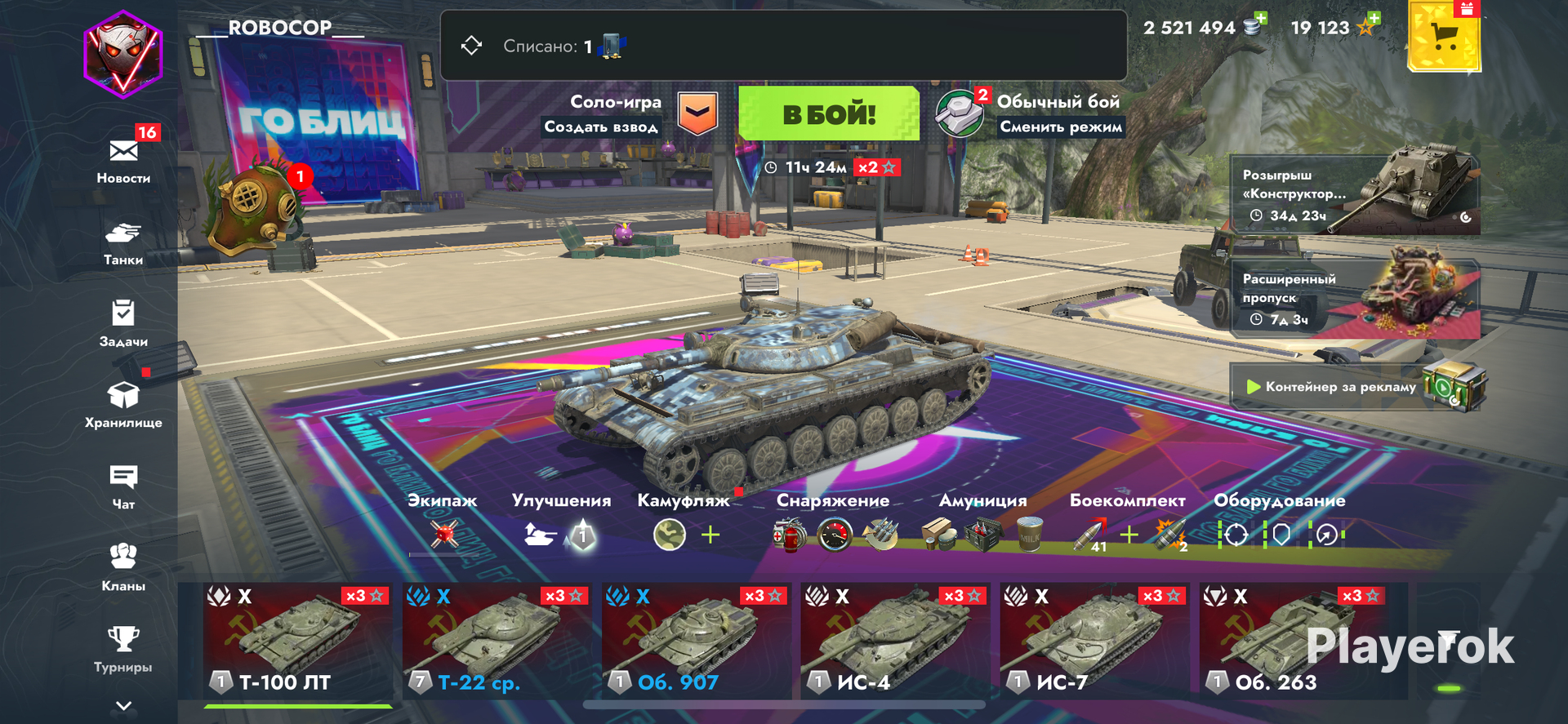Viewport: 1568px width, 724px height.
Task: Start the battle with the В БОЙ! button
Action: tap(828, 113)
